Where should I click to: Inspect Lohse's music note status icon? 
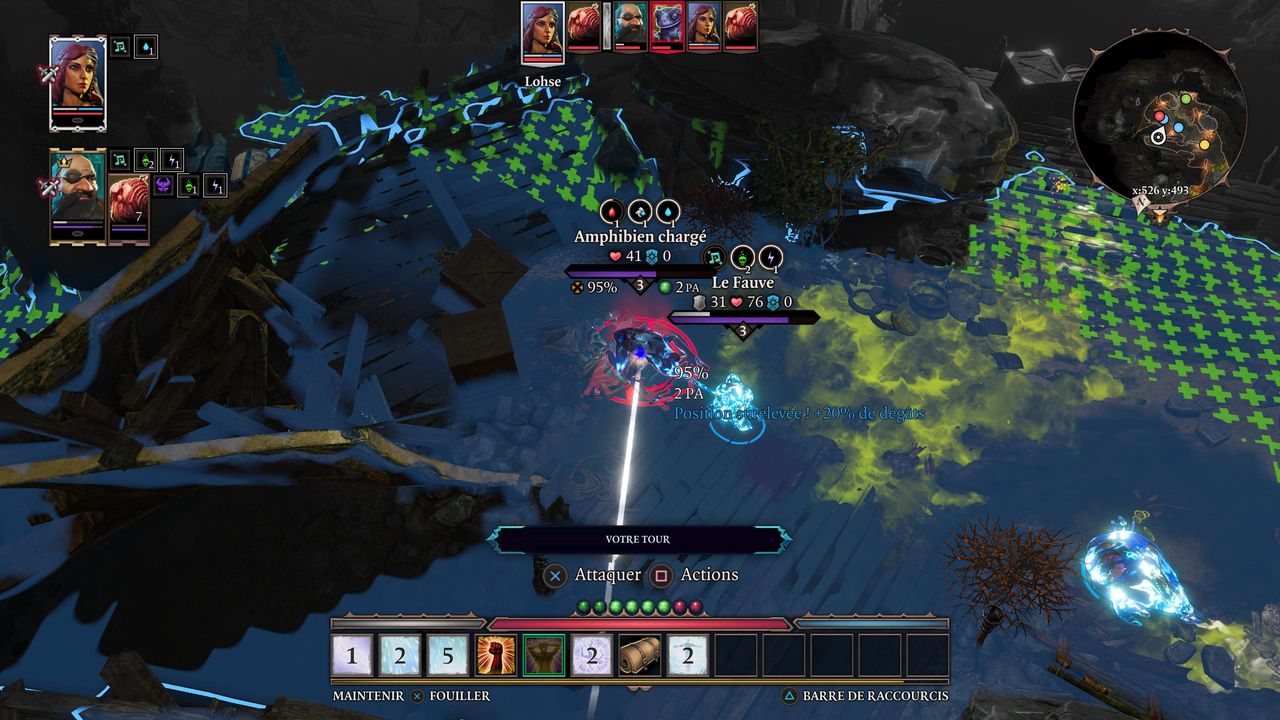120,47
